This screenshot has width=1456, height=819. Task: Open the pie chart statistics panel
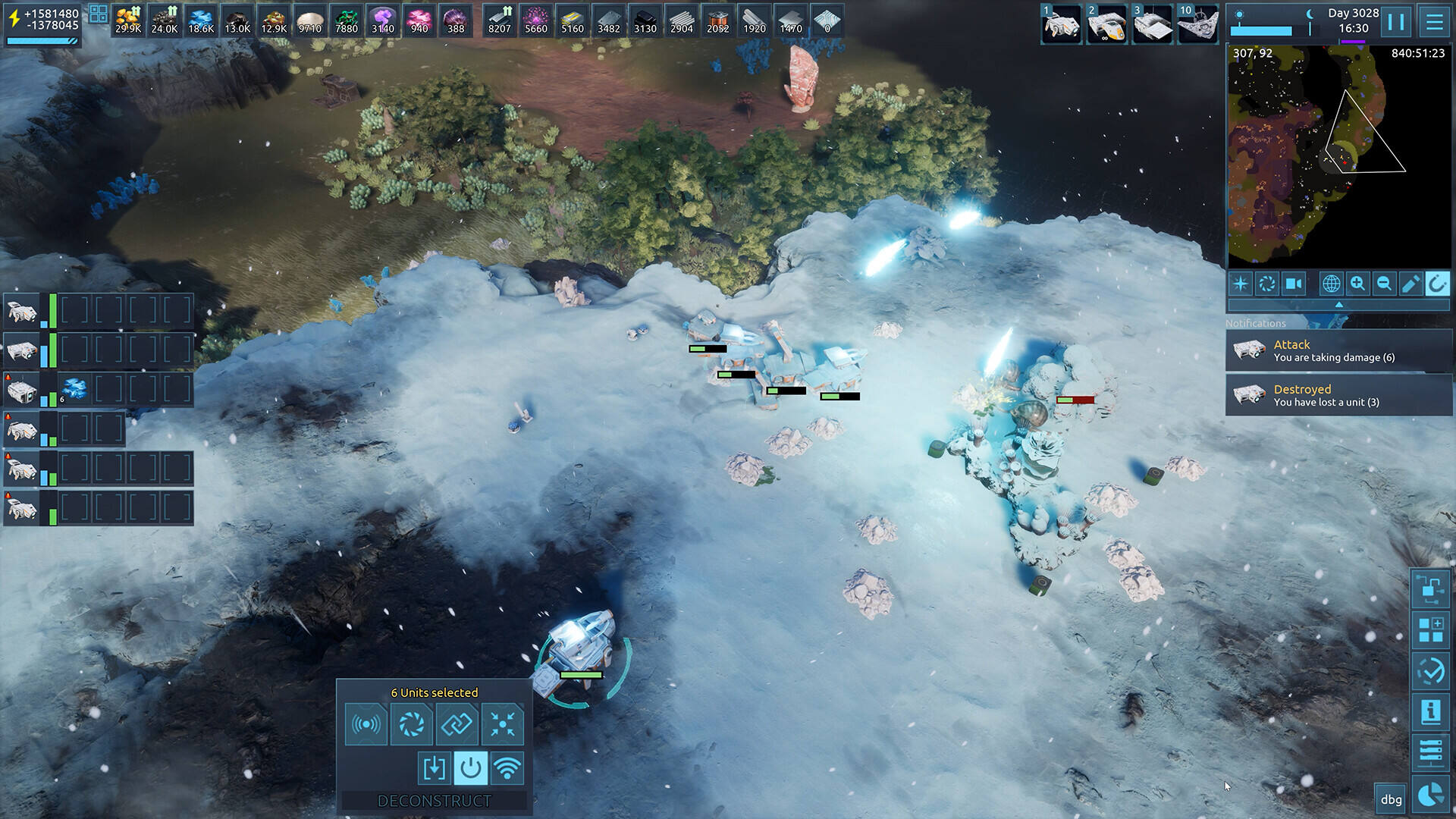click(1431, 795)
